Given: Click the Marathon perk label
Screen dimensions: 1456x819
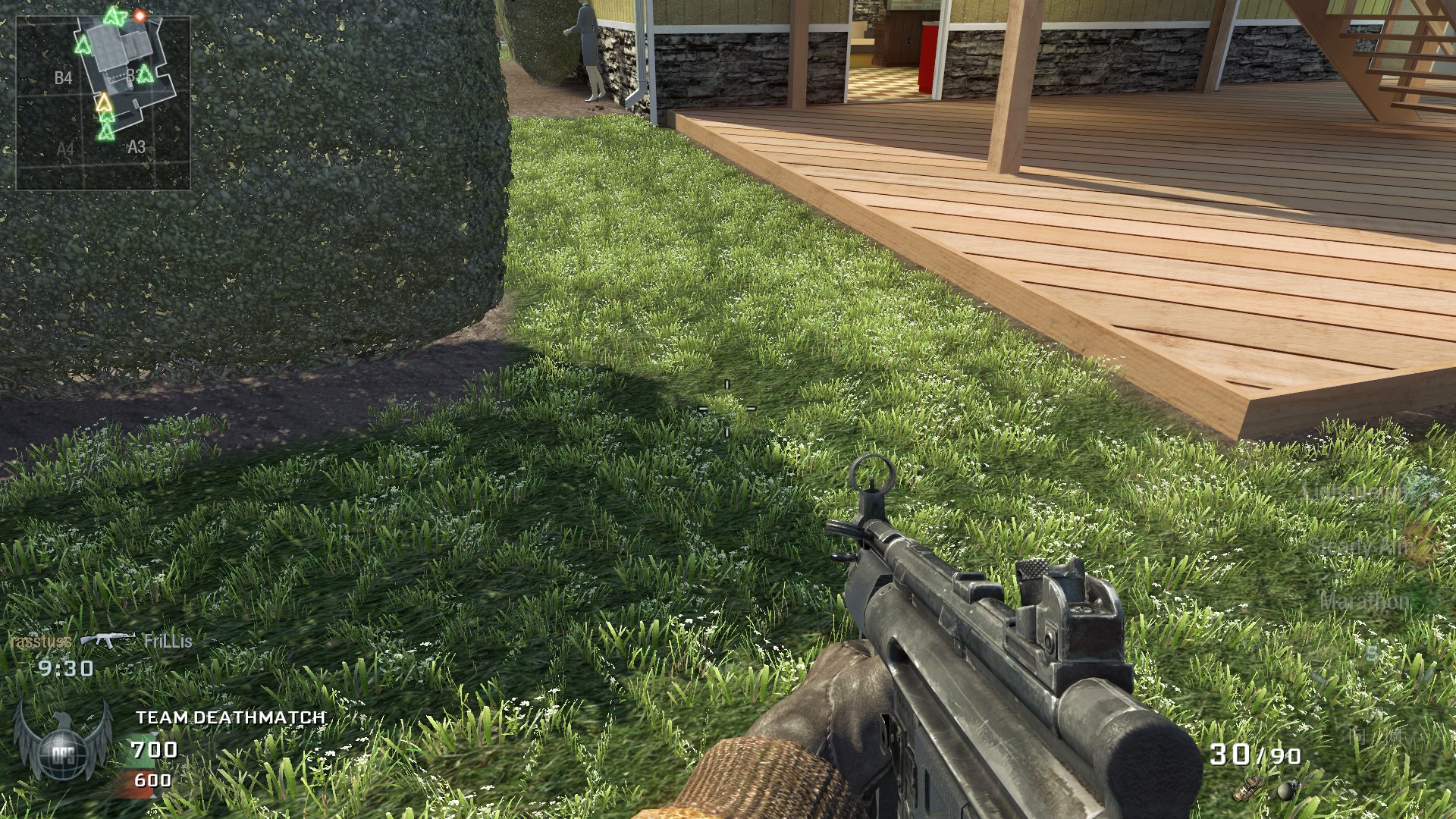Looking at the screenshot, I should pos(1363,601).
